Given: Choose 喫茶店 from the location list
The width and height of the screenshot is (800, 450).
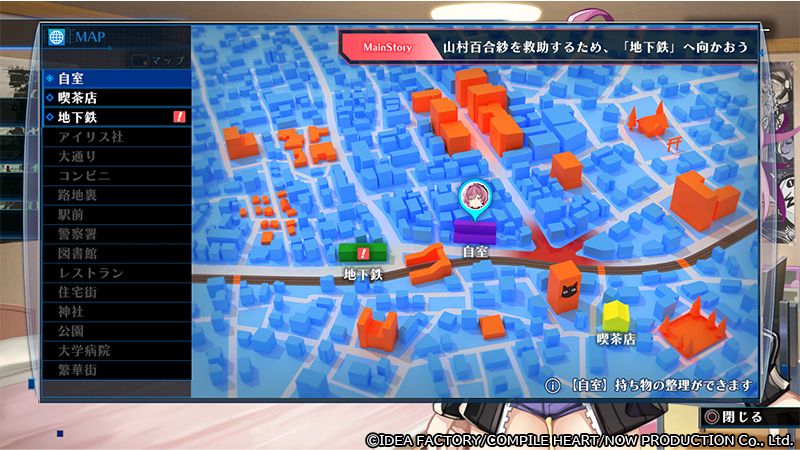Looking at the screenshot, I should pos(115,98).
